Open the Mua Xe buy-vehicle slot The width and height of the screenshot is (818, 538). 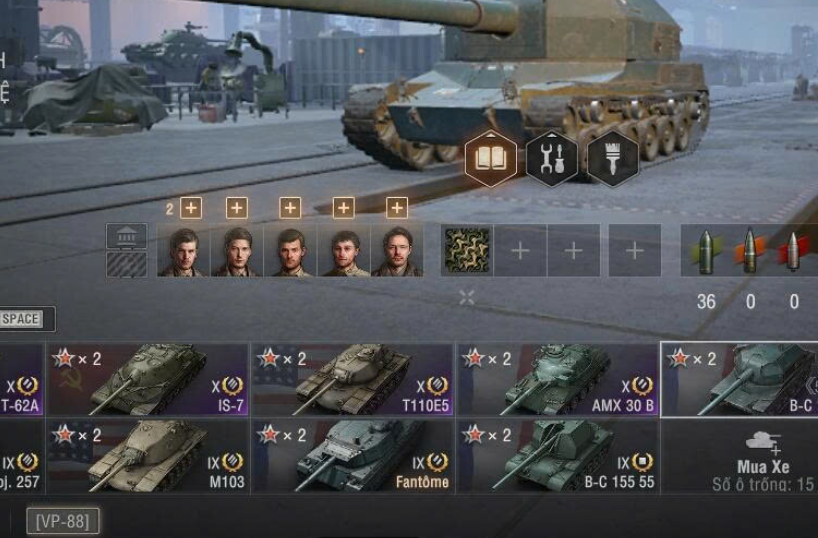(x=763, y=455)
